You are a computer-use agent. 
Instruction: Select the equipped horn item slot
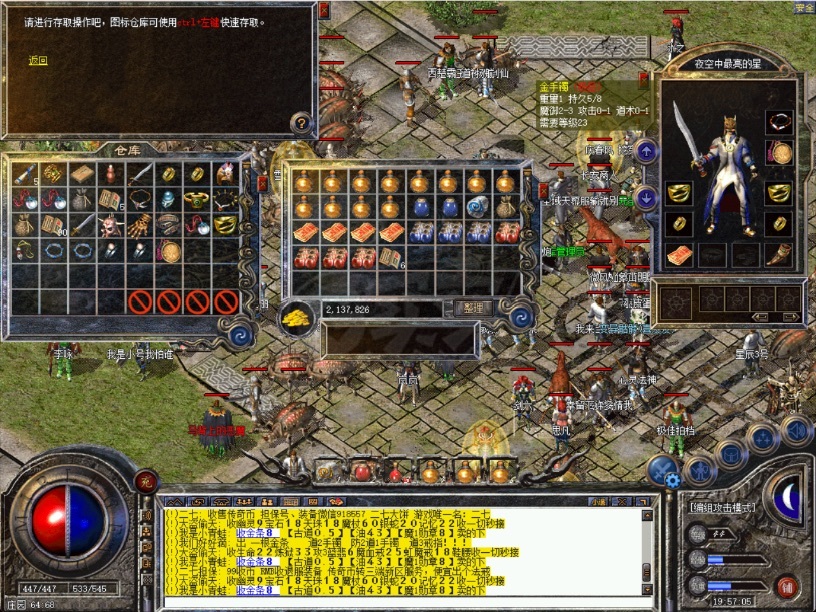tap(779, 253)
